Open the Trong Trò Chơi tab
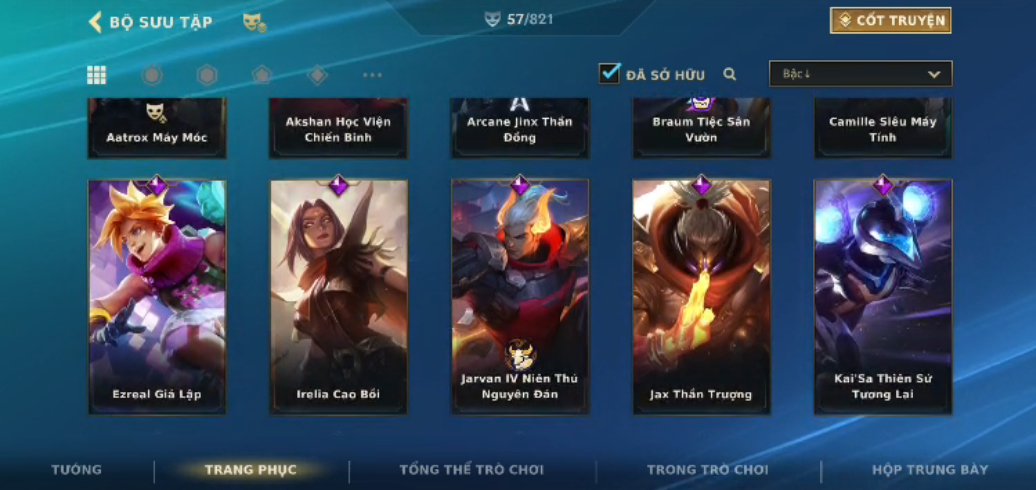This screenshot has height=490, width=1036. click(708, 470)
